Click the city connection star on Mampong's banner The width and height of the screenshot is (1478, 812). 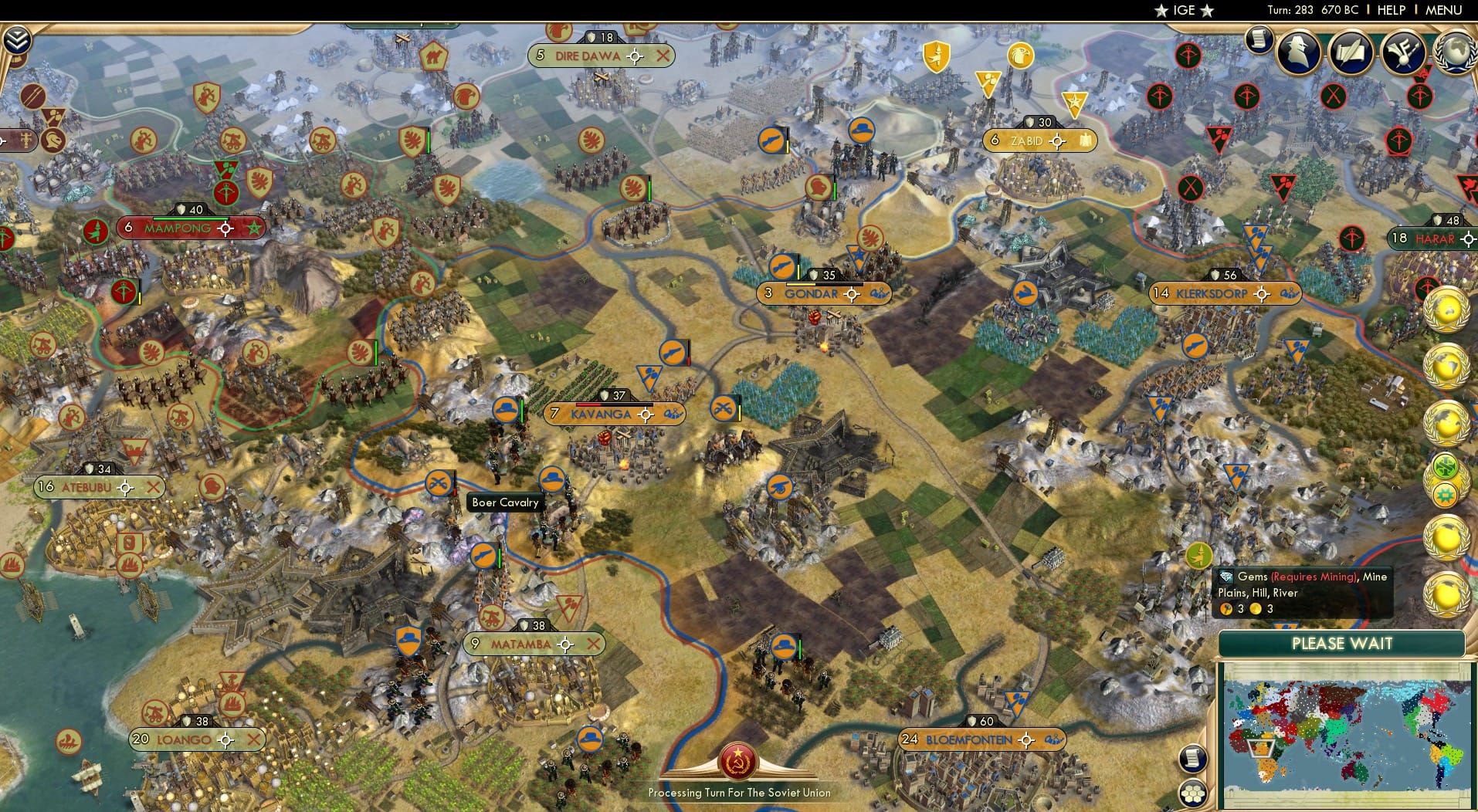coord(256,228)
